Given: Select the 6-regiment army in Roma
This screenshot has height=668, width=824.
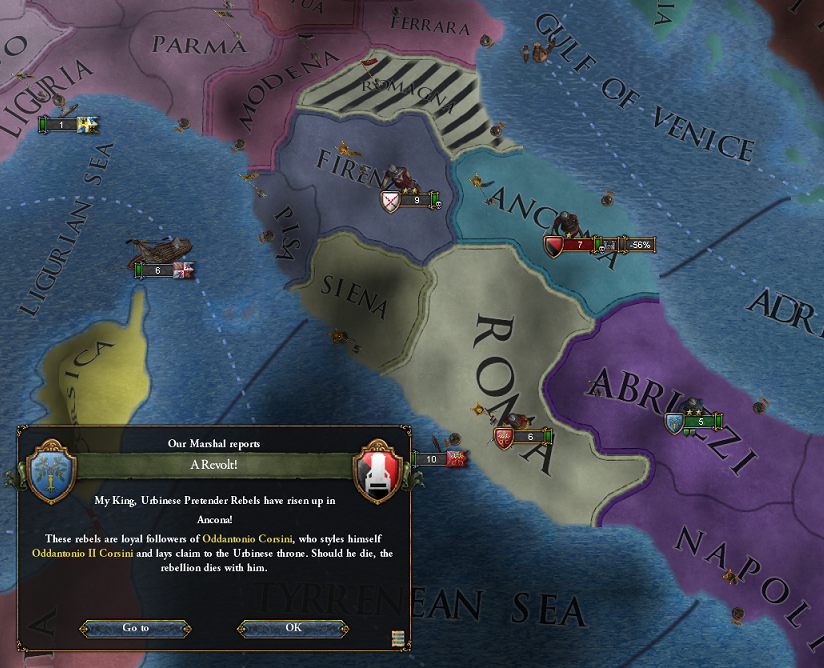Looking at the screenshot, I should tap(527, 437).
